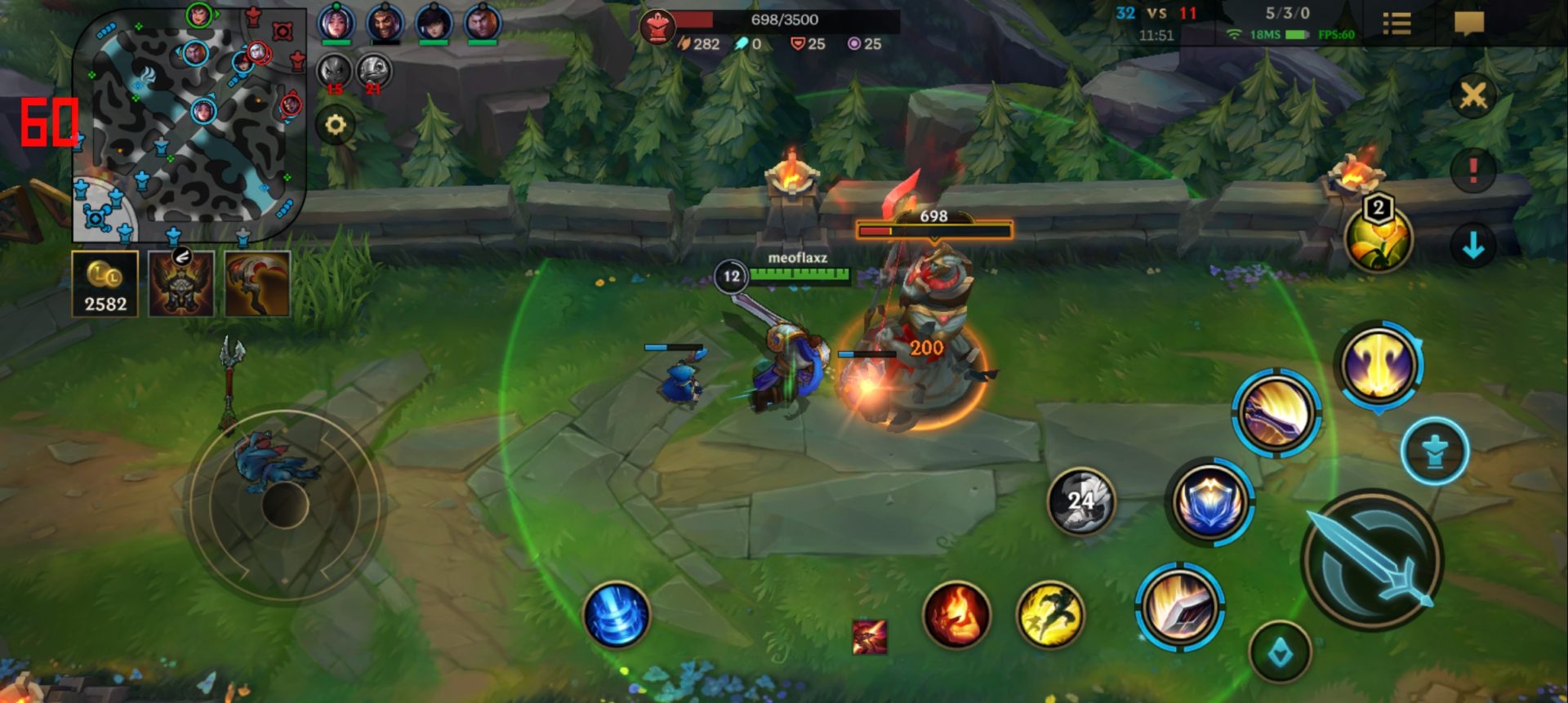Tap the blue Recall button
The image size is (1568, 703).
pos(617,615)
